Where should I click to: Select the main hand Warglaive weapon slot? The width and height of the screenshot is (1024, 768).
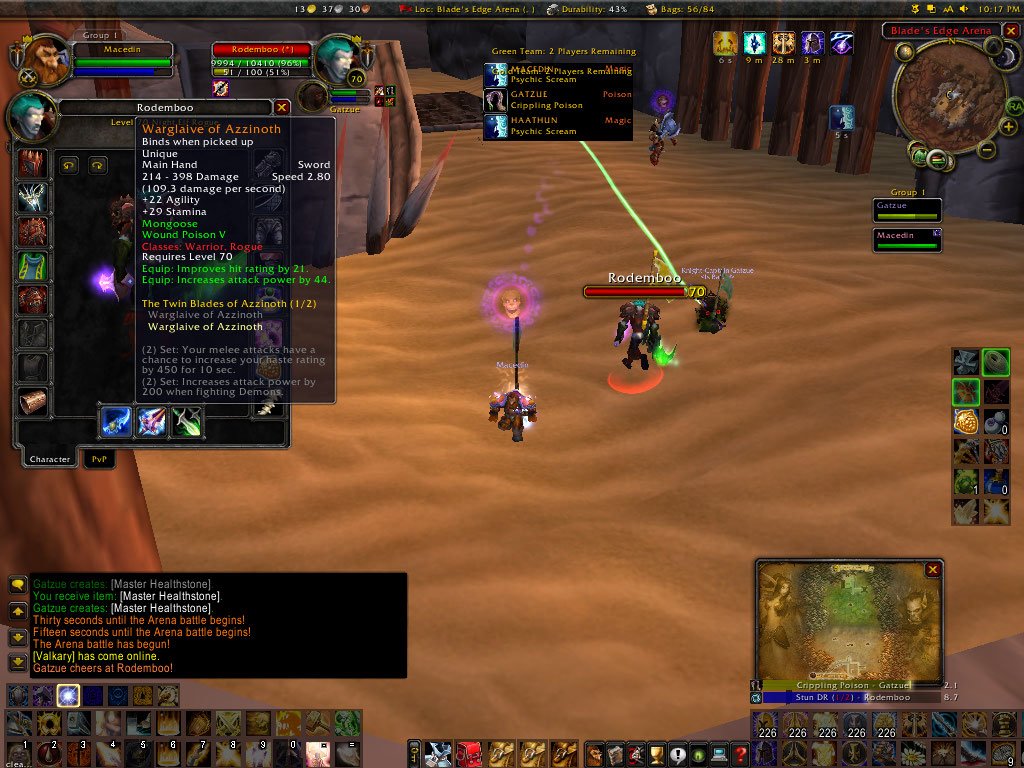point(115,422)
